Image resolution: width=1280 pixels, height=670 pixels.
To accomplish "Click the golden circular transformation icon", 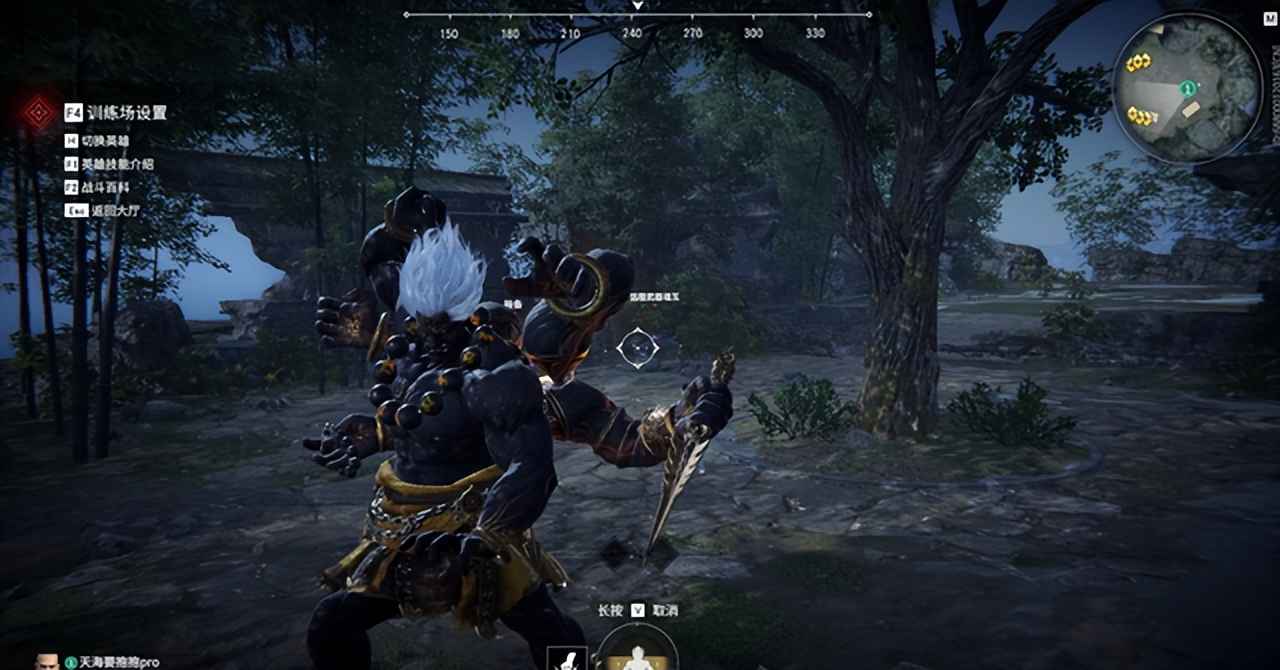I will click(x=637, y=650).
